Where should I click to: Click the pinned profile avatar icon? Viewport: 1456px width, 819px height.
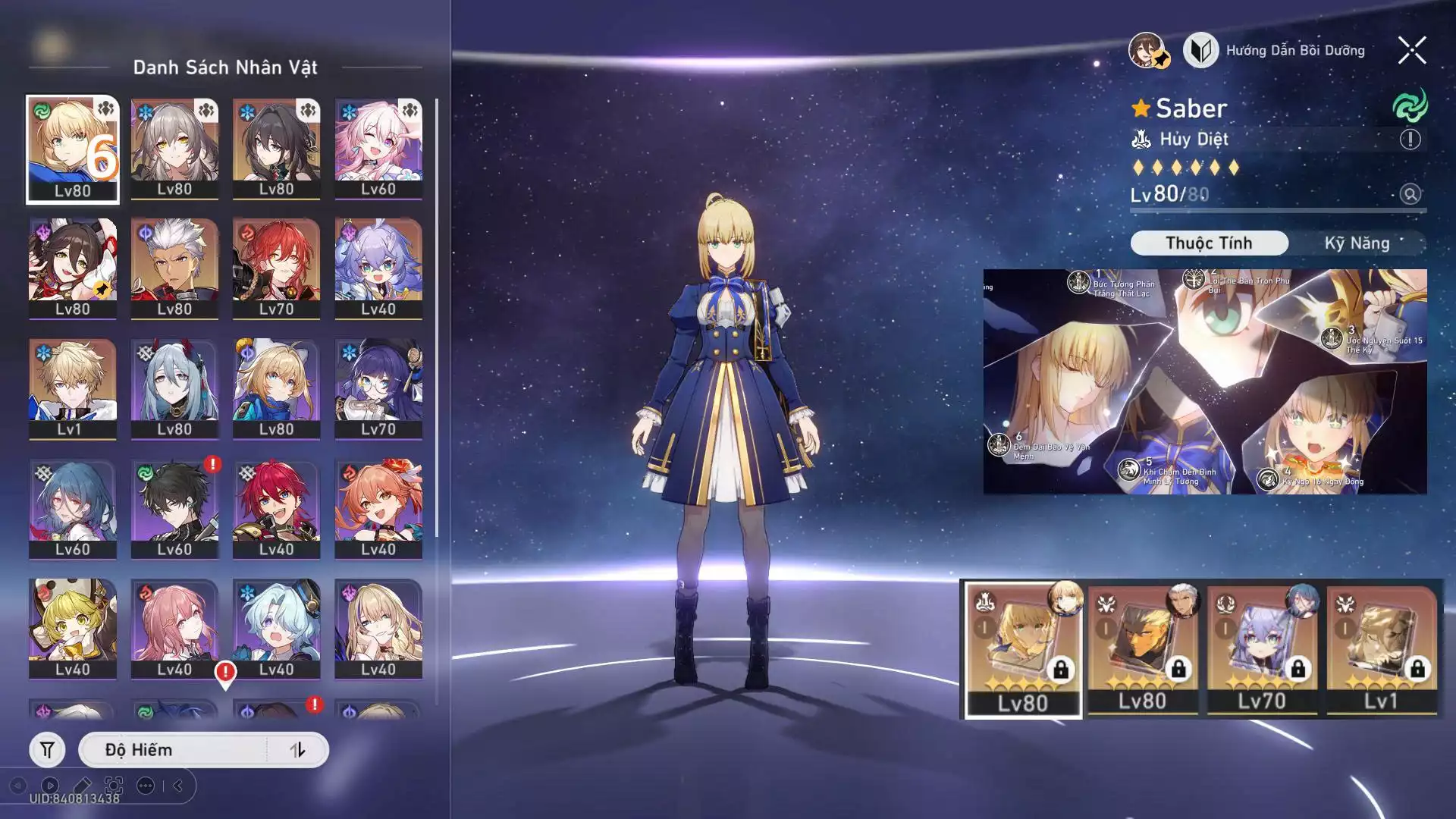coord(1148,51)
